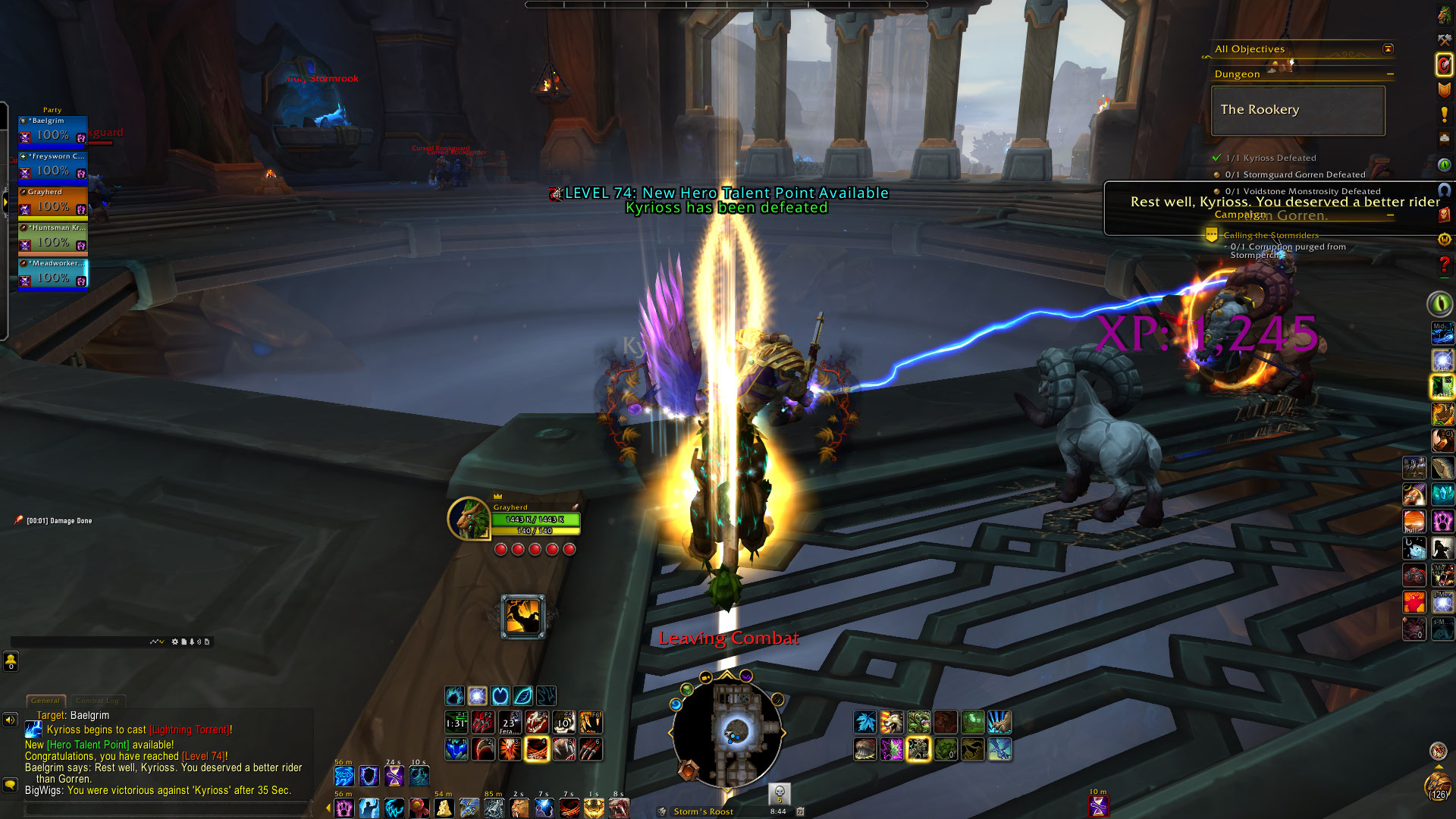Image resolution: width=1456 pixels, height=819 pixels.
Task: Open the red question mark help button
Action: click(1444, 265)
